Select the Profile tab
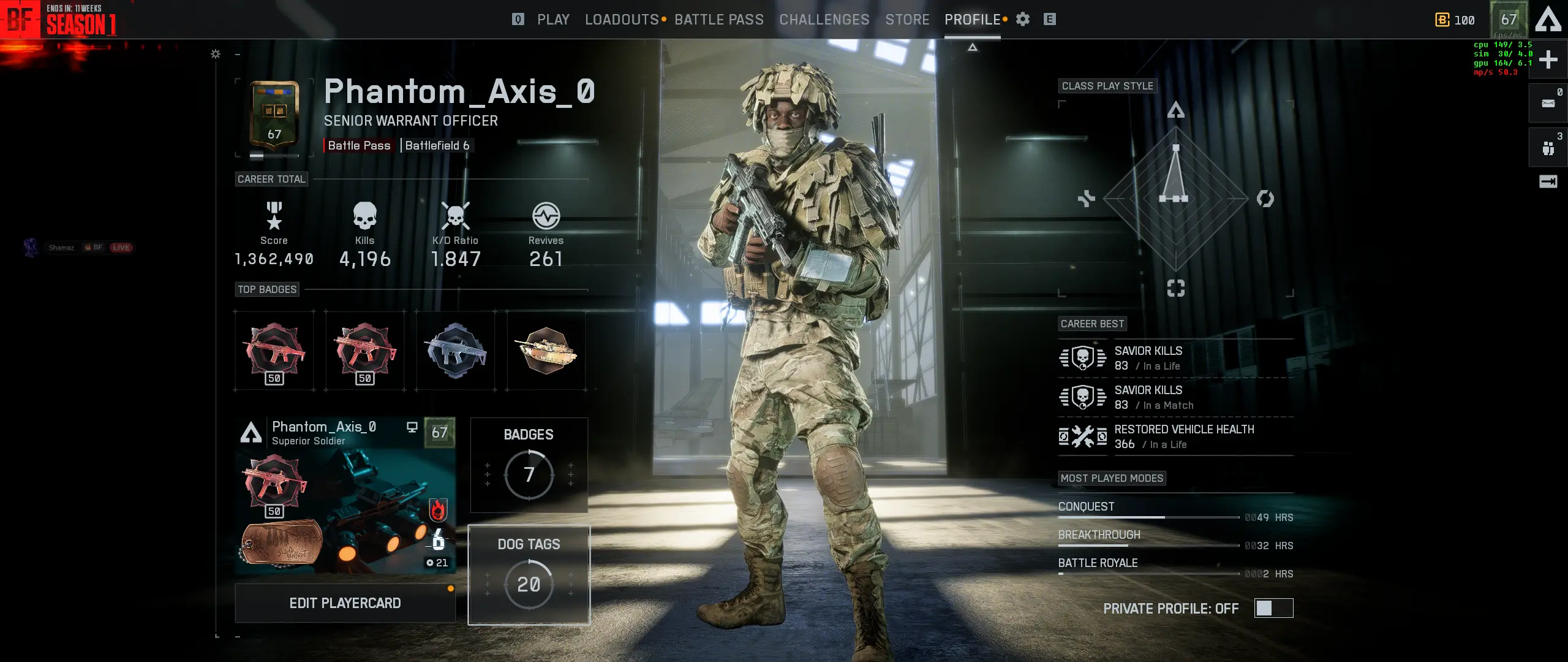 click(x=972, y=20)
